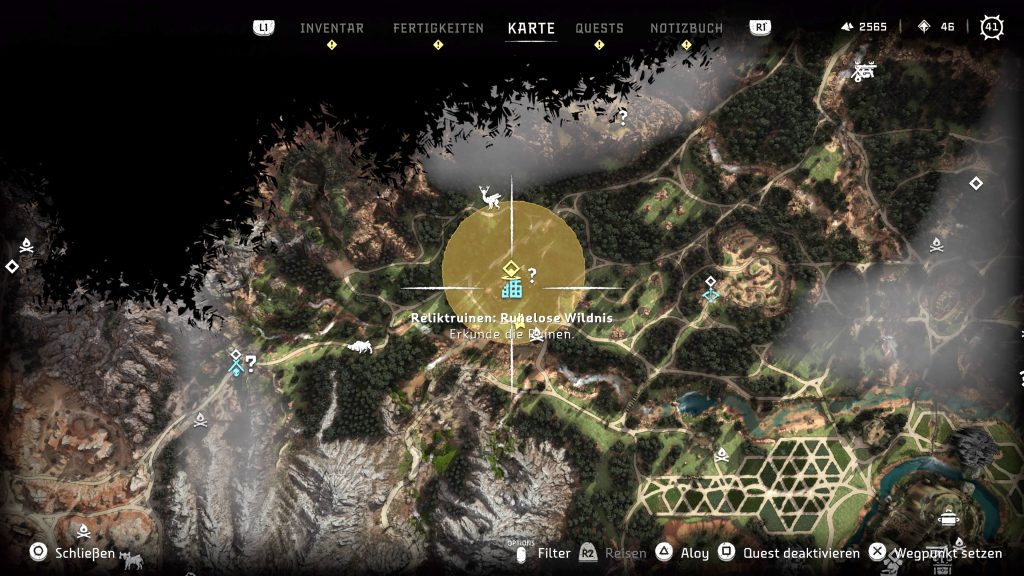Open the Filter map option
Image resolution: width=1024 pixels, height=576 pixels.
(x=554, y=553)
